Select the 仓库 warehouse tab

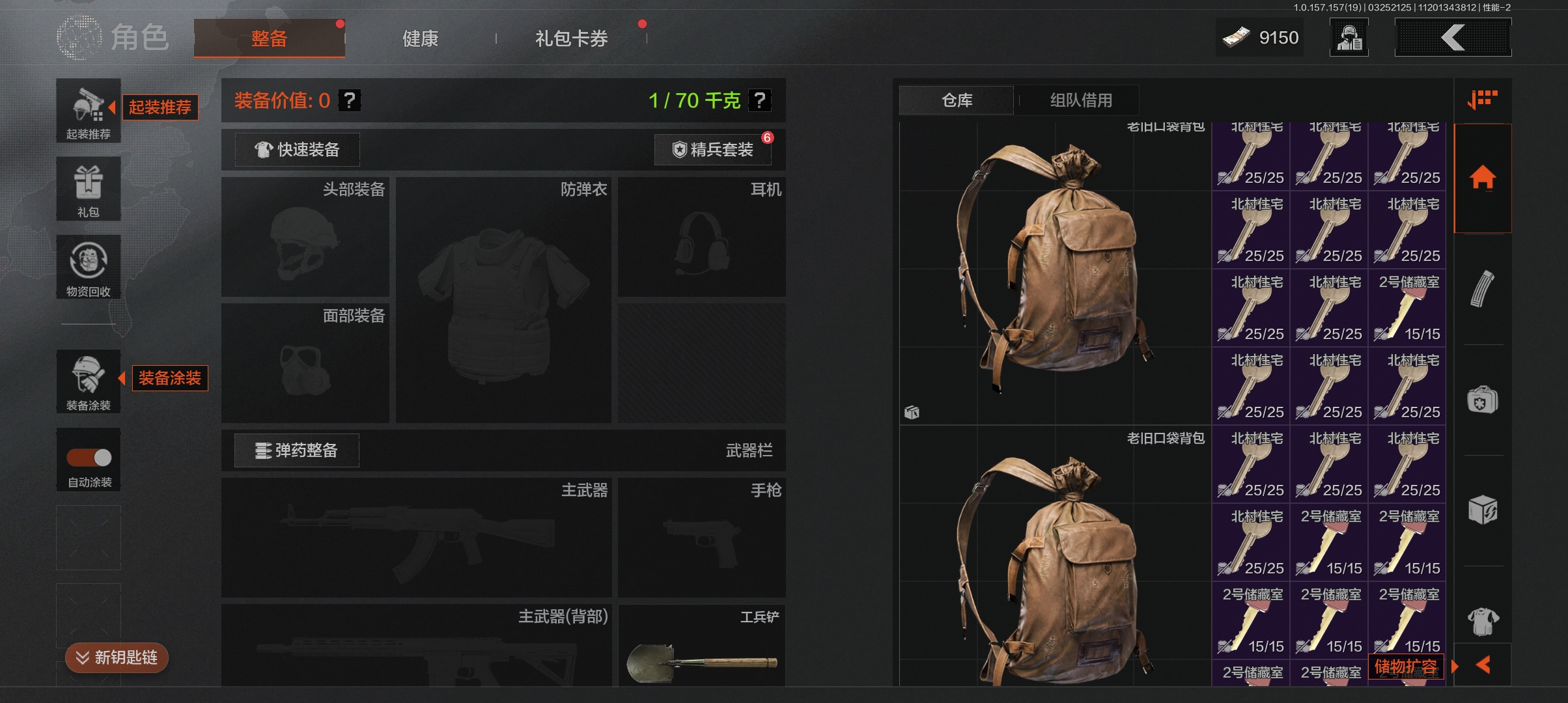coord(957,100)
